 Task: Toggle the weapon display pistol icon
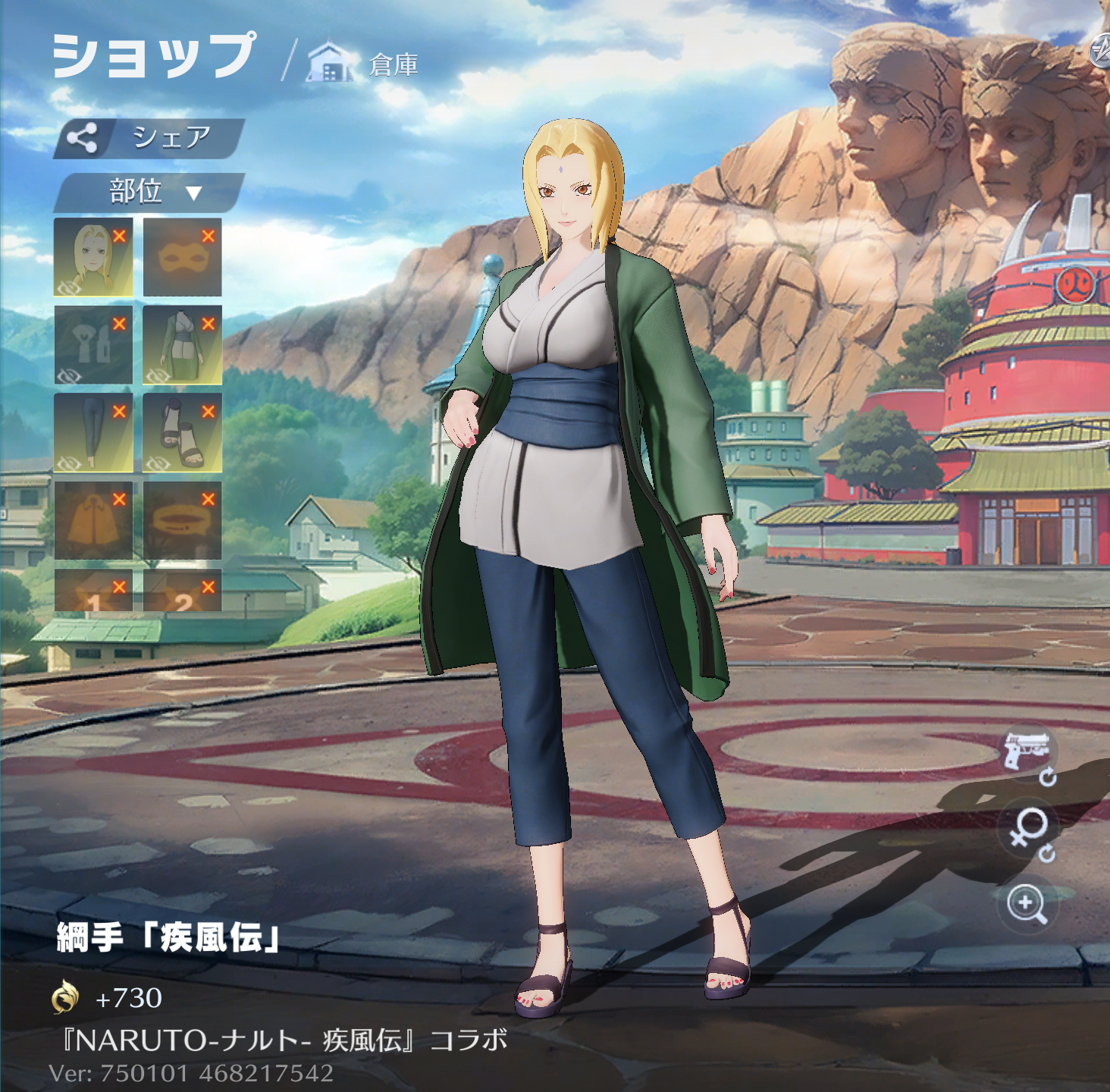click(1027, 753)
